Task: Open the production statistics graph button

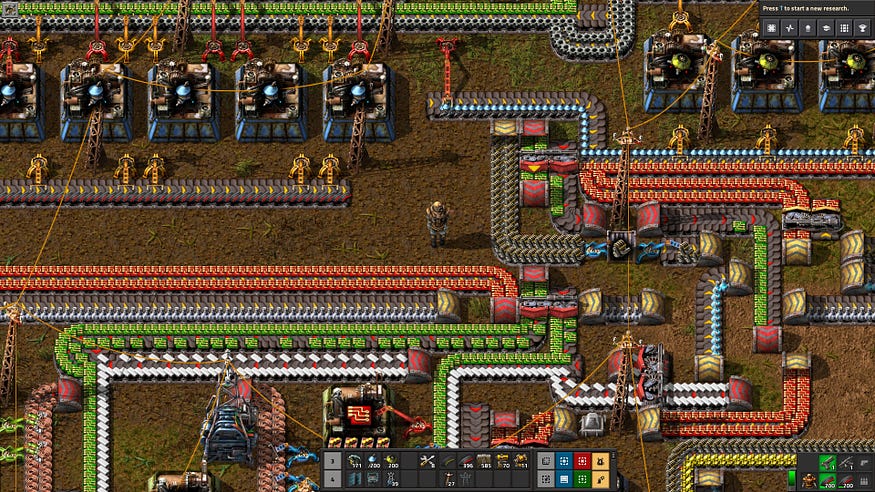Action: pos(790,29)
